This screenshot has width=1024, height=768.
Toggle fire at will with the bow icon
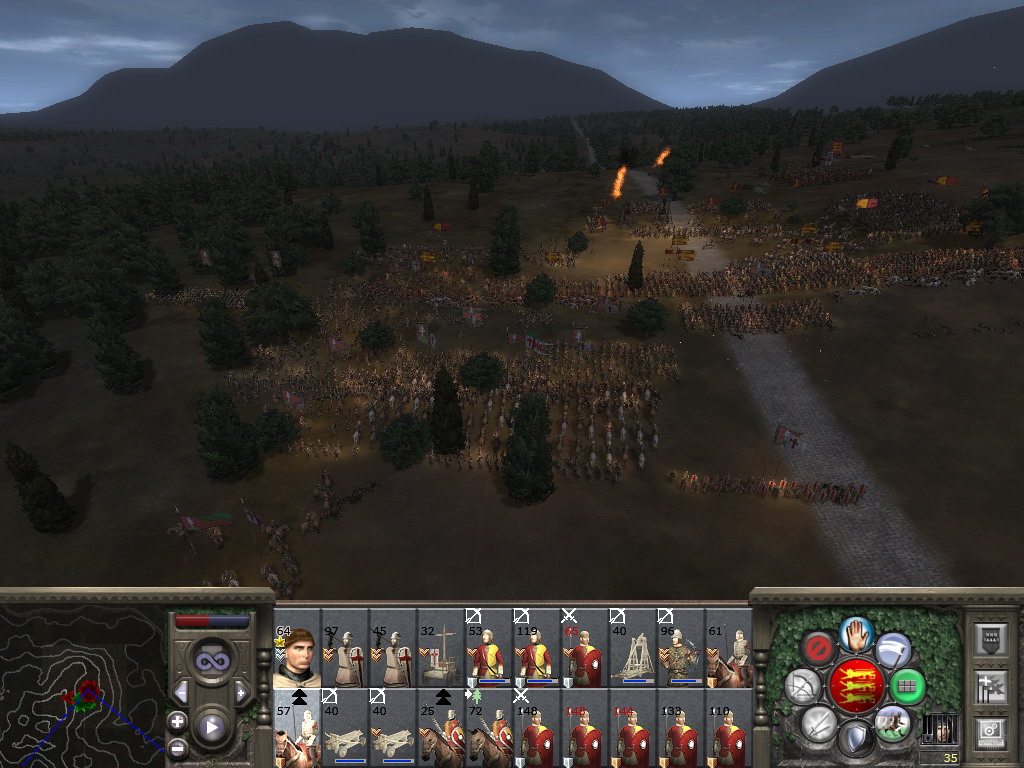[x=802, y=686]
